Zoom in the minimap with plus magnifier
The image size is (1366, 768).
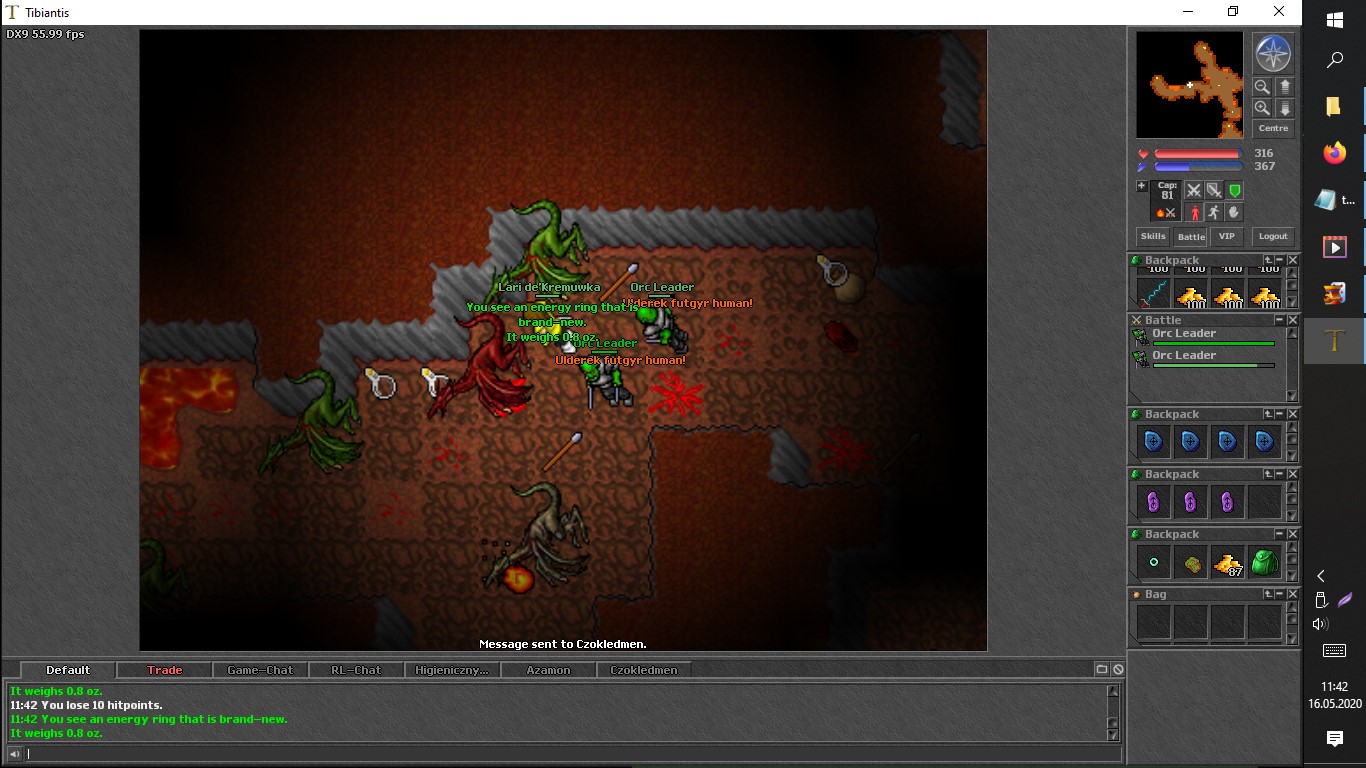[x=1263, y=108]
